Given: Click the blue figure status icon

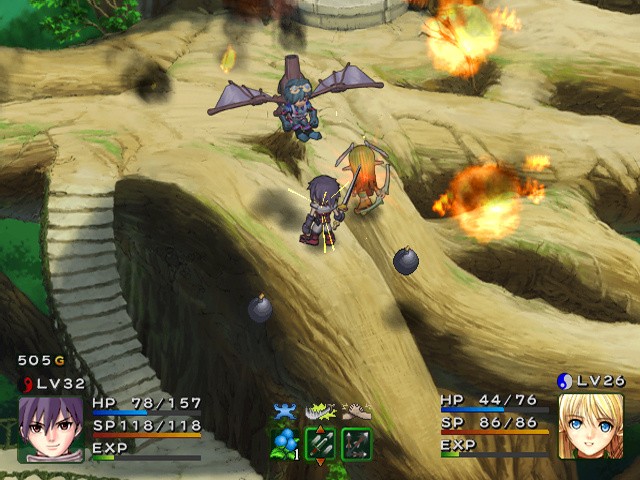Looking at the screenshot, I should tap(286, 410).
